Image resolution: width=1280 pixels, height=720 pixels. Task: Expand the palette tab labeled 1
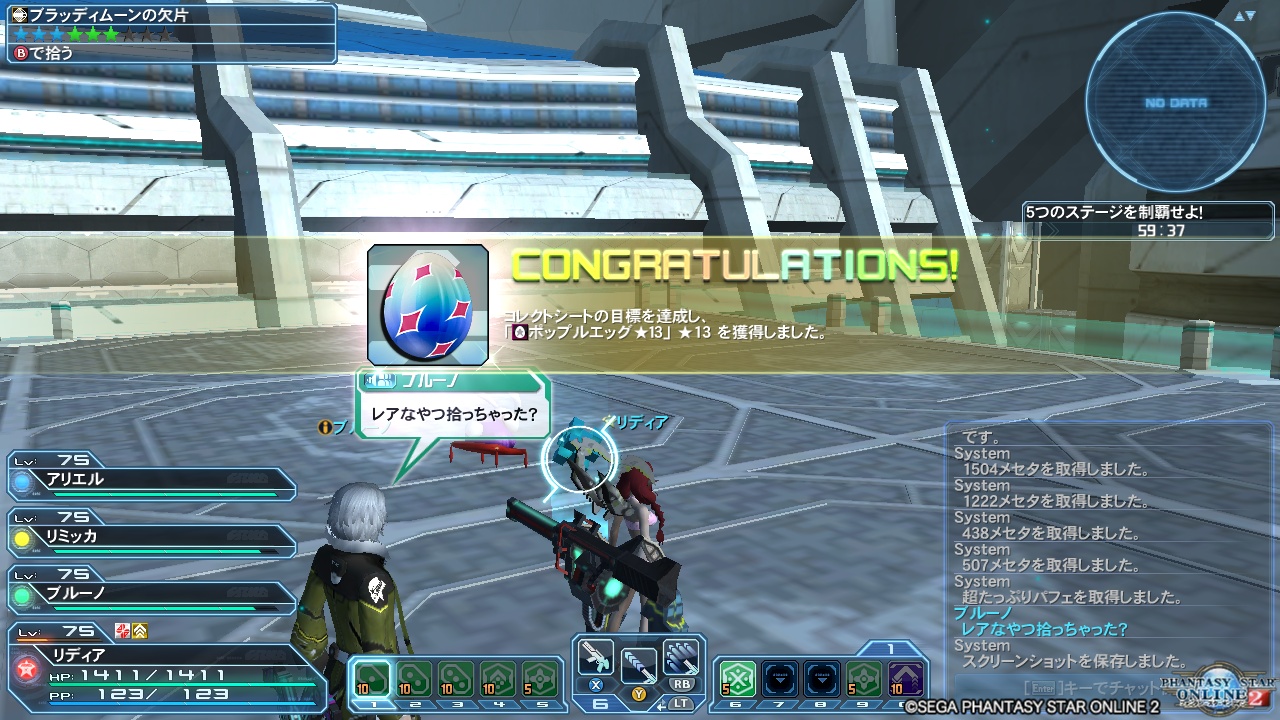click(890, 647)
